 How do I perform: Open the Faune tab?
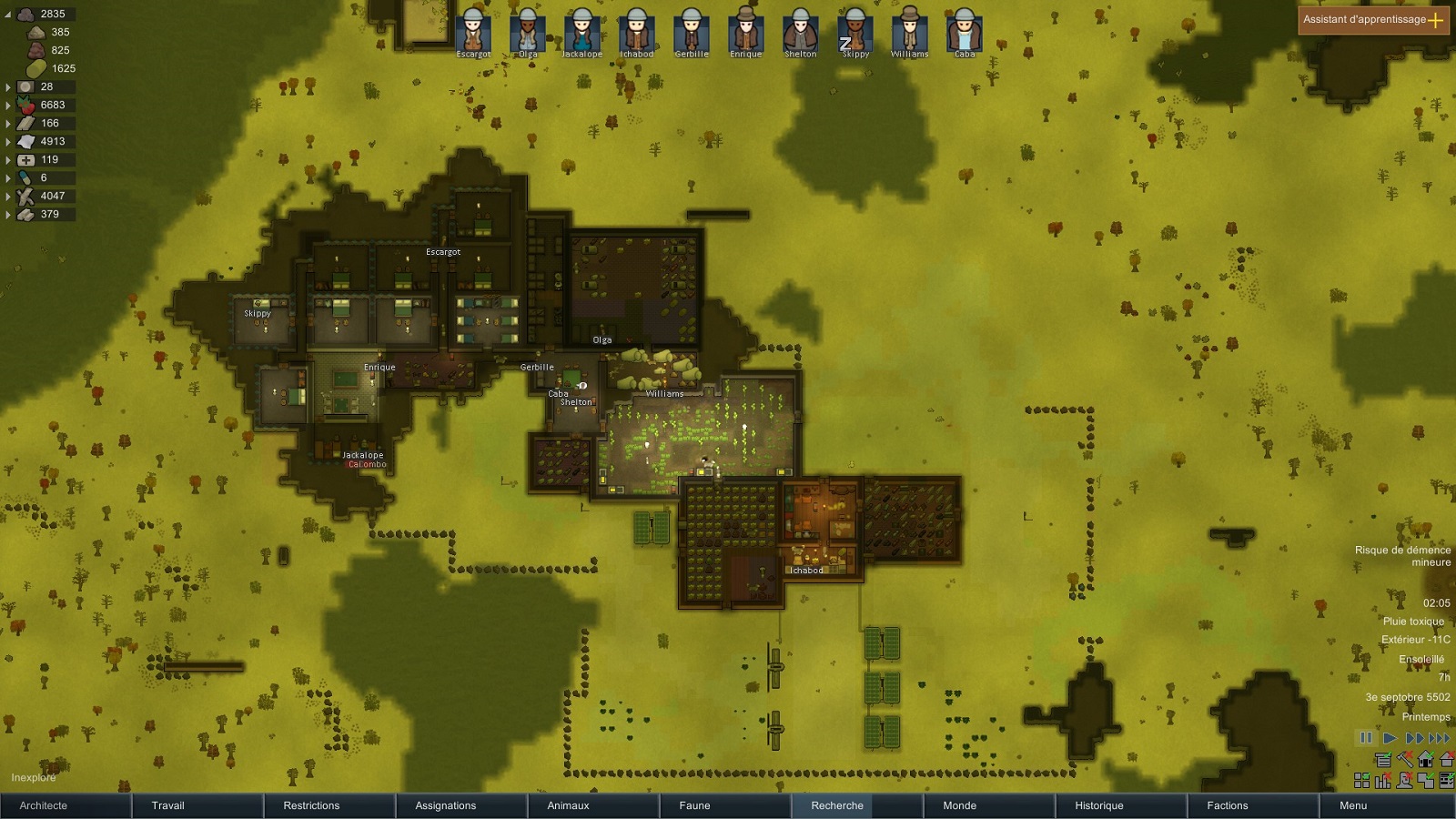pos(725,805)
